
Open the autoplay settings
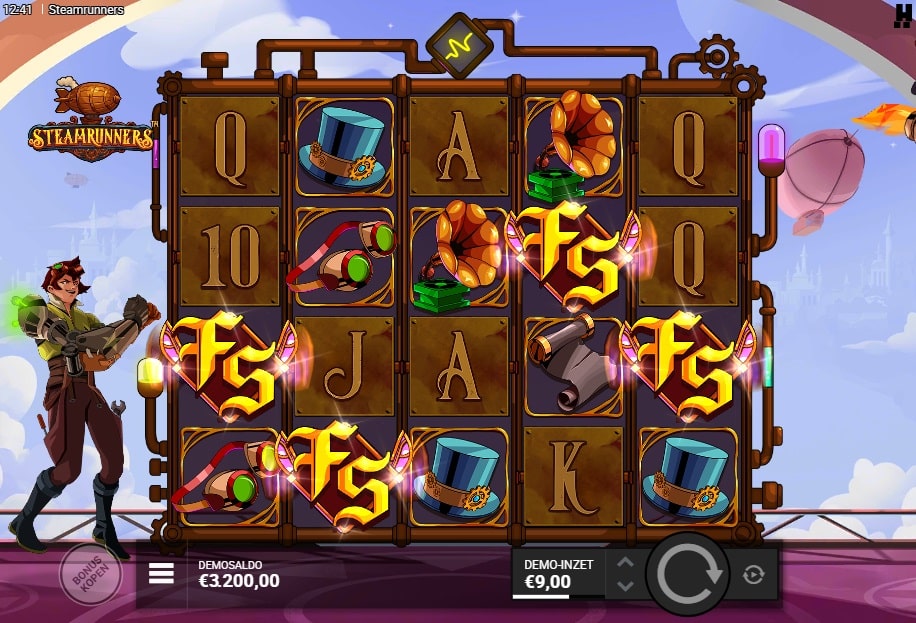pos(754,574)
